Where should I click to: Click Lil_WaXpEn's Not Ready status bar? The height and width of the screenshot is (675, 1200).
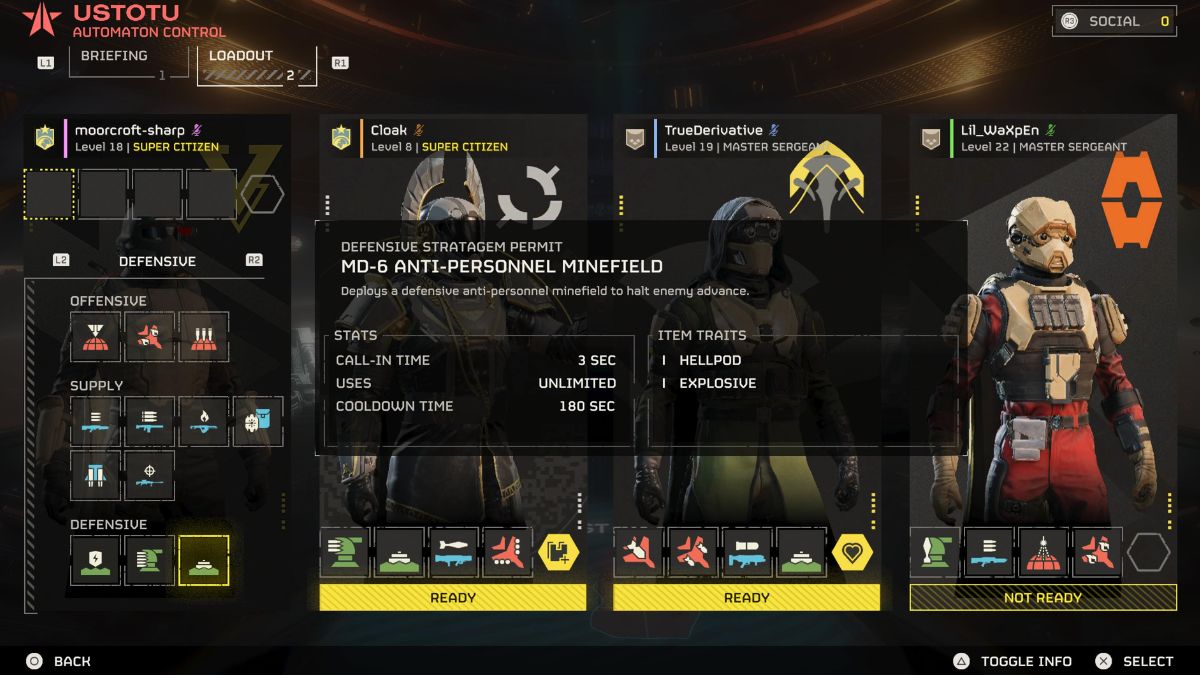pos(1042,598)
